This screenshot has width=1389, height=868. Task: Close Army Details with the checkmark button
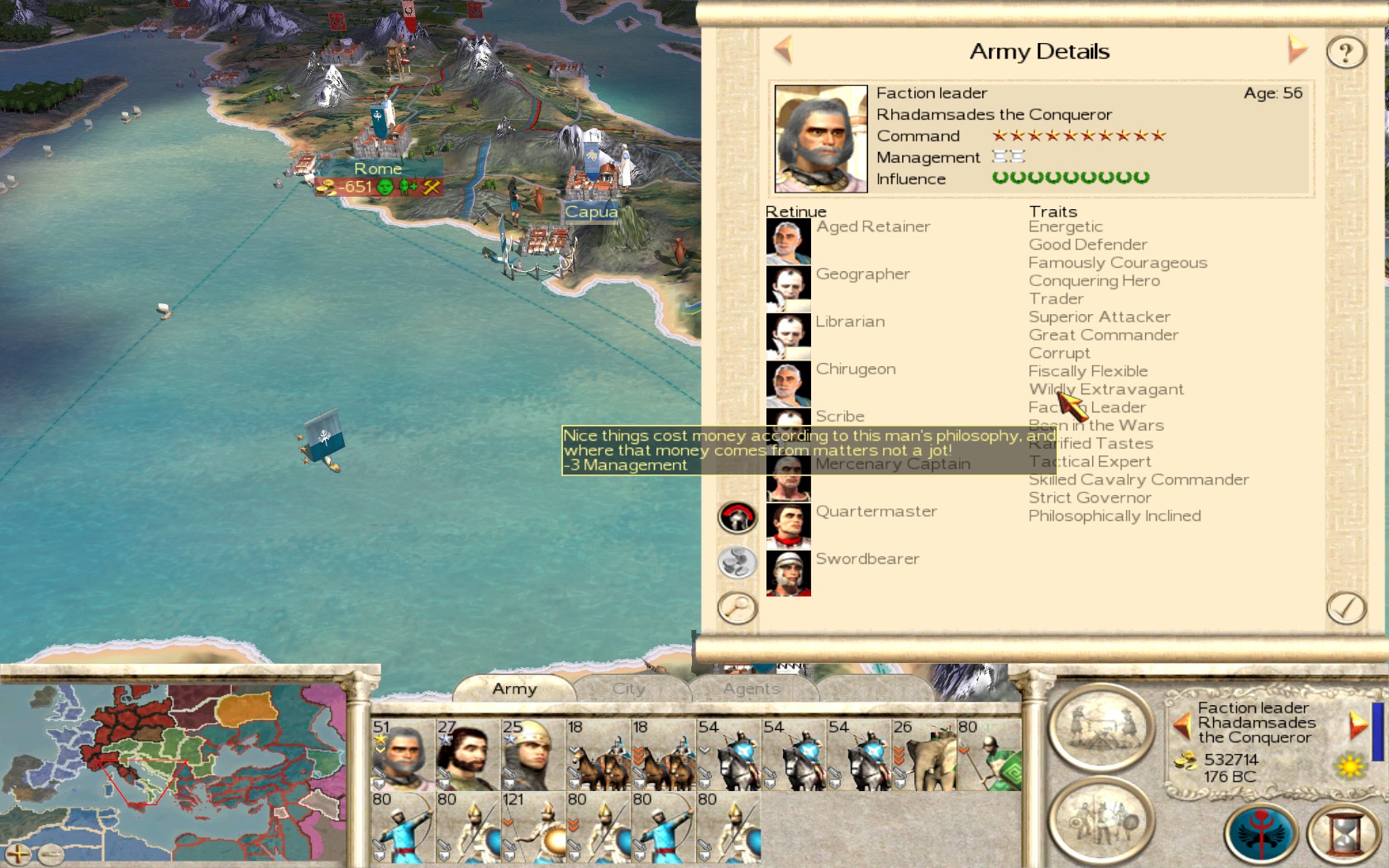coord(1345,608)
